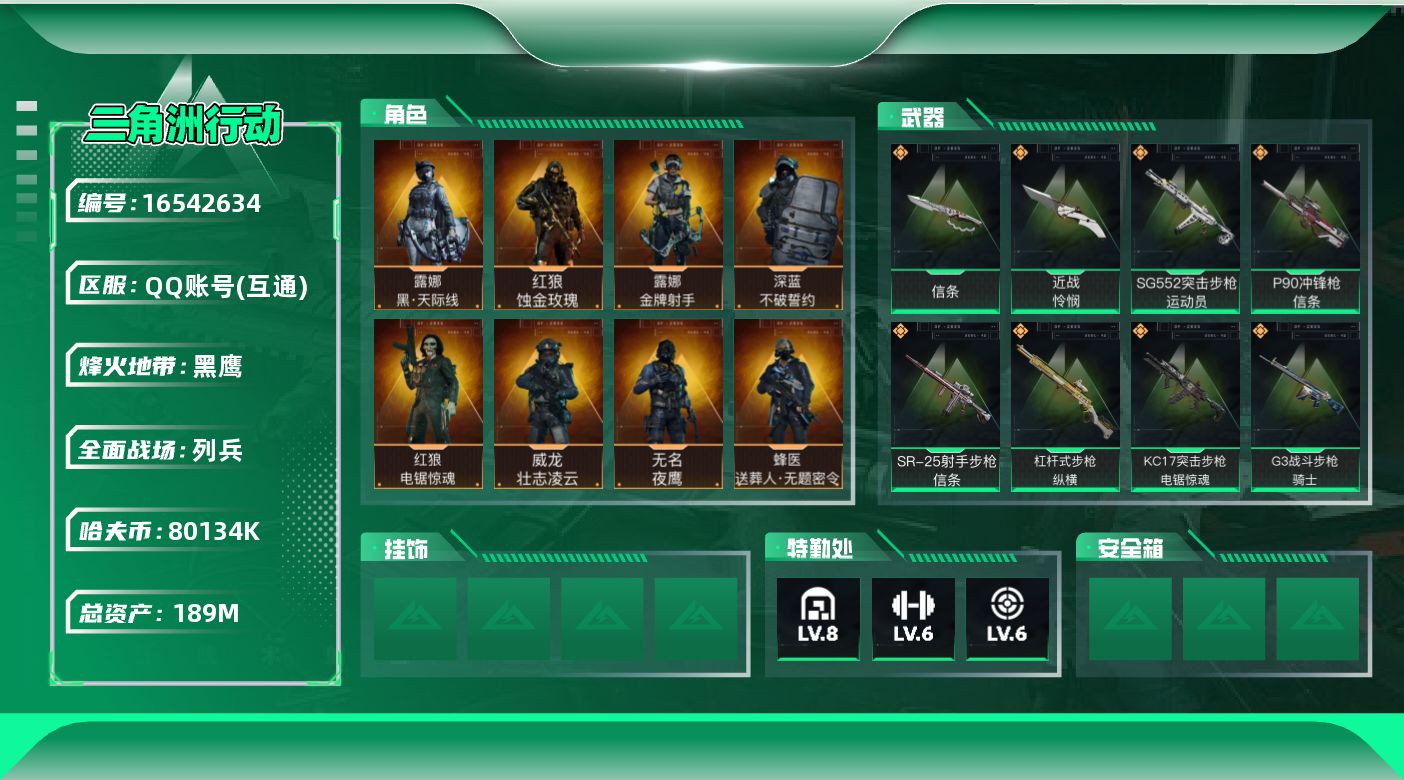1404x780 pixels.
Task: Select the SR-25射手步枪 信条 weapon card
Action: point(945,406)
